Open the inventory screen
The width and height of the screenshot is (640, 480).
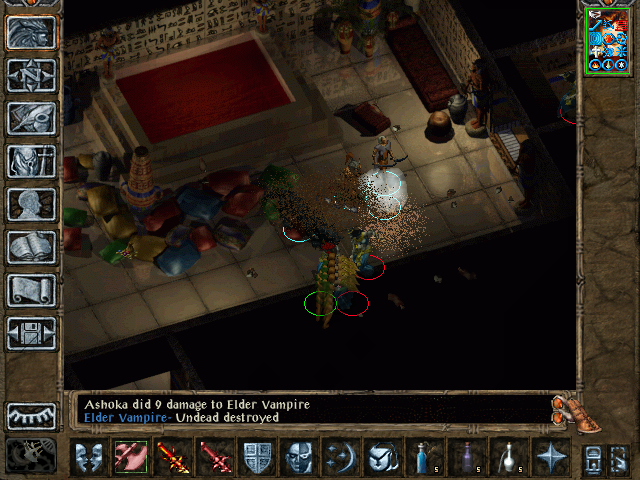tap(32, 161)
